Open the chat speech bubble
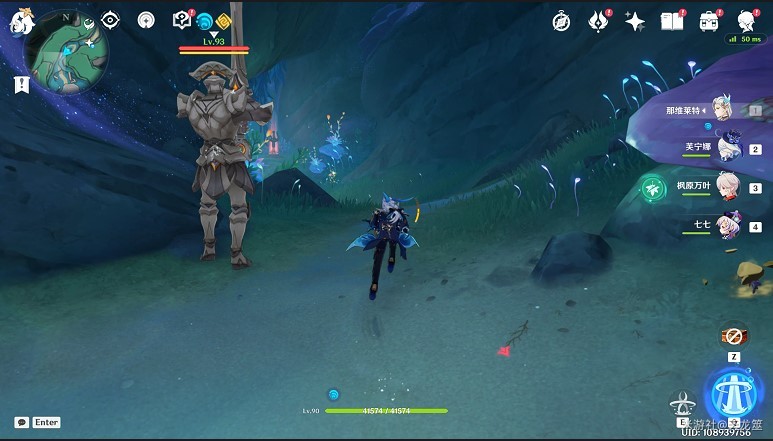 [21, 422]
